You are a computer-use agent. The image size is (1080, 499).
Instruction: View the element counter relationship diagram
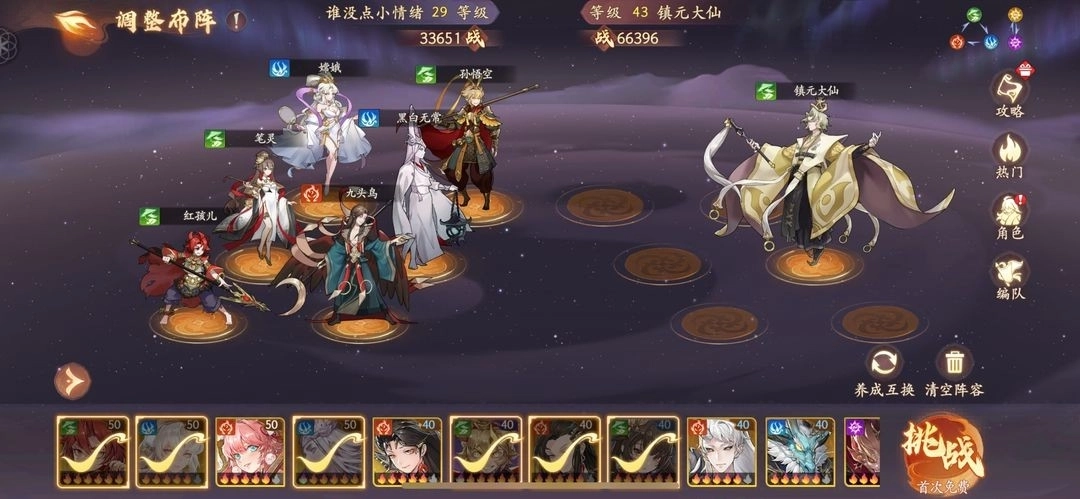pyautogui.click(x=990, y=30)
